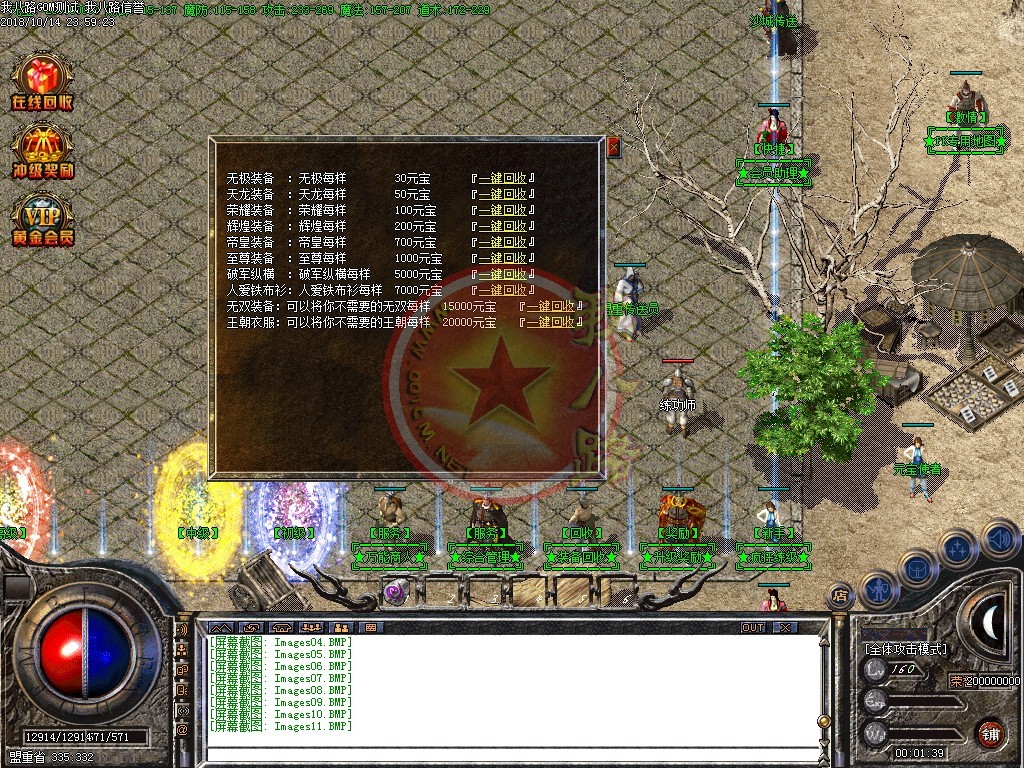
Task: Recycle 荣耀装备 for 100 元宝
Action: pyautogui.click(x=502, y=211)
